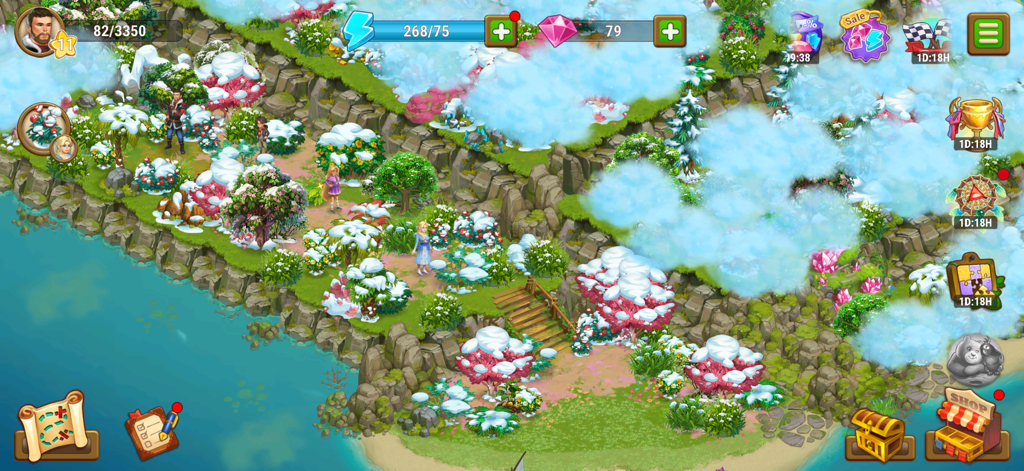Open the green hamburger main menu
The image size is (1024, 471).
tap(987, 33)
